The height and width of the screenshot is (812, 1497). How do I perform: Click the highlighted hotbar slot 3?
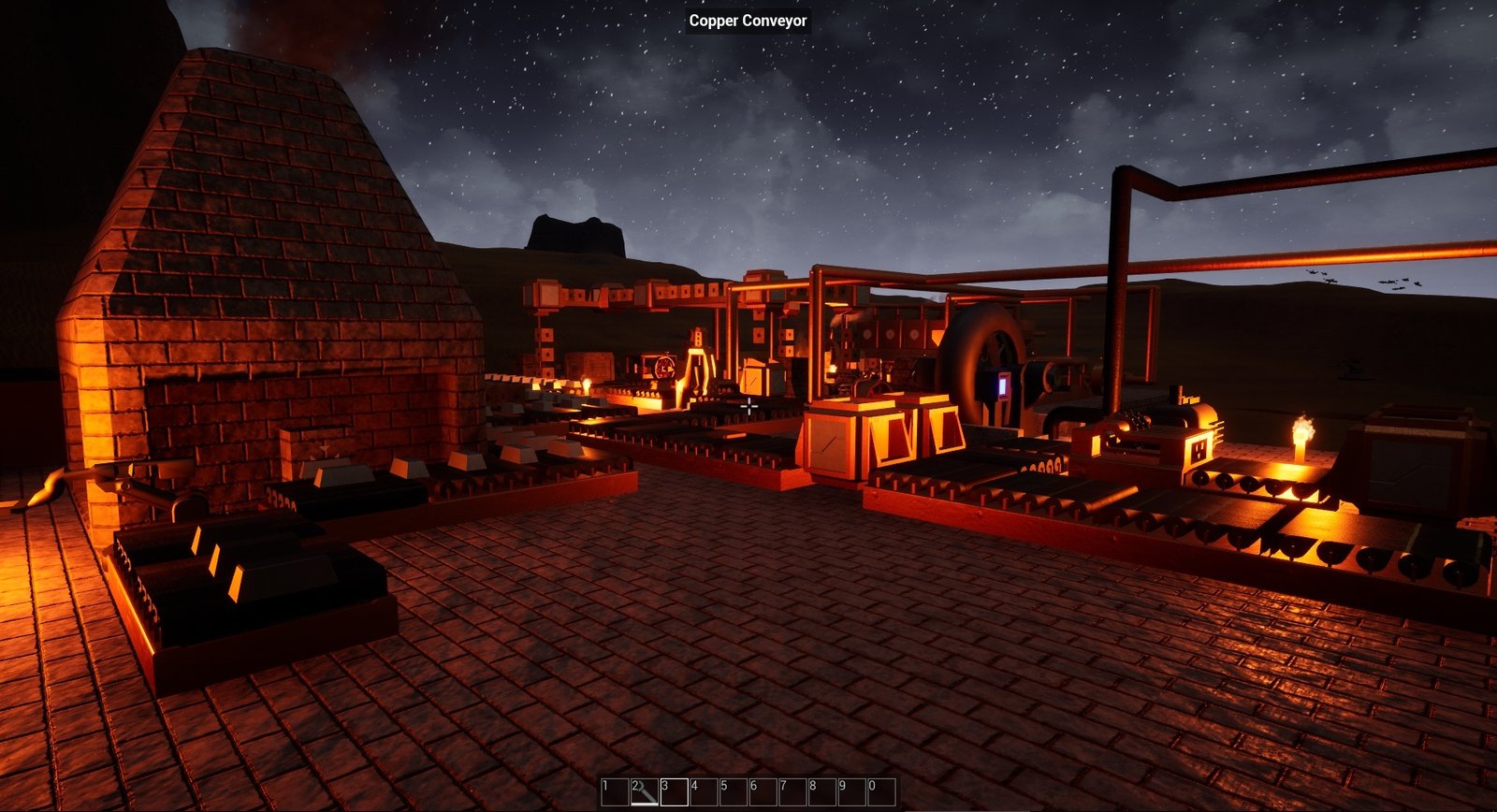674,793
